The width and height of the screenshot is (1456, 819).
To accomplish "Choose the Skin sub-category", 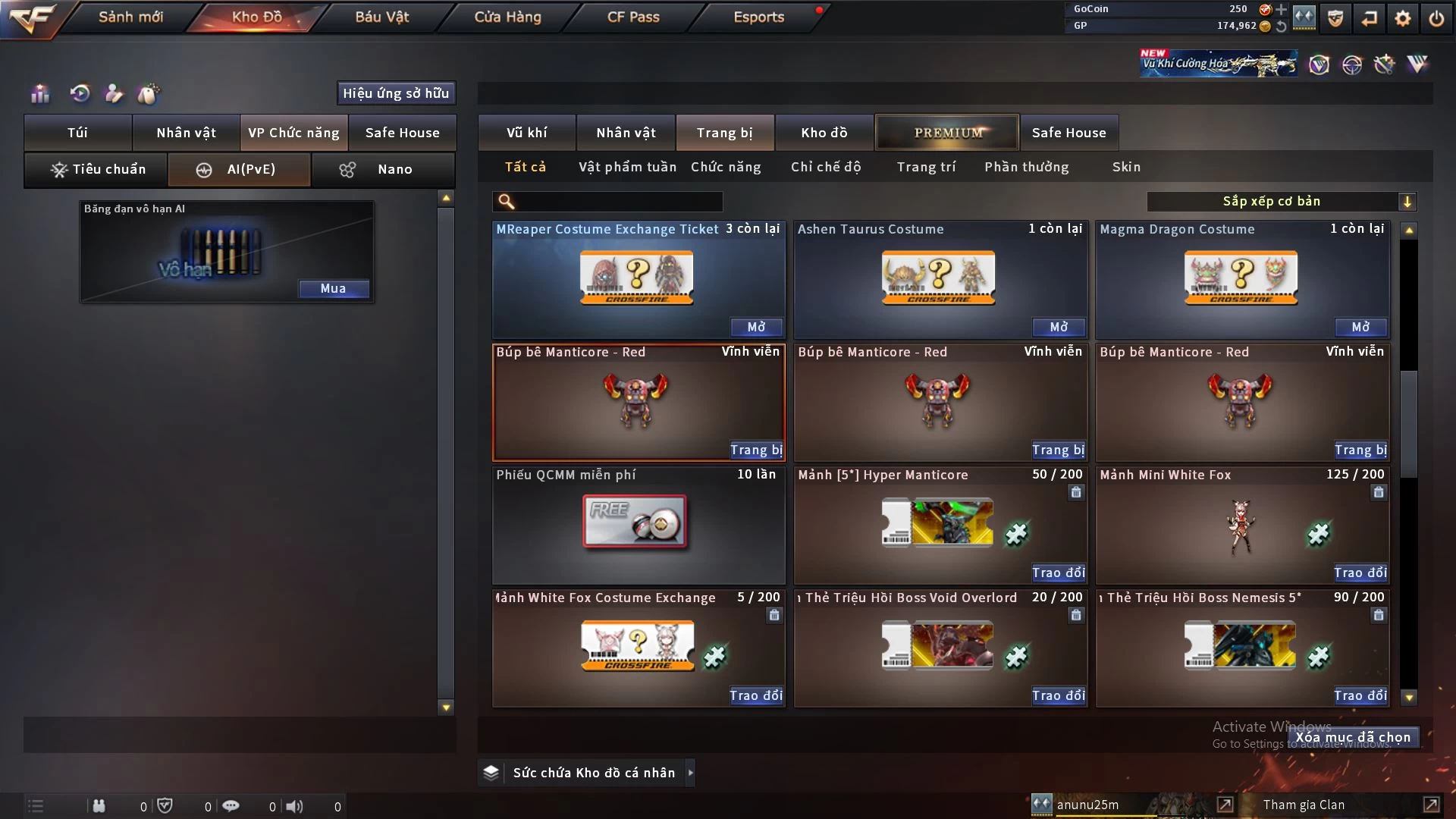I will point(1126,167).
